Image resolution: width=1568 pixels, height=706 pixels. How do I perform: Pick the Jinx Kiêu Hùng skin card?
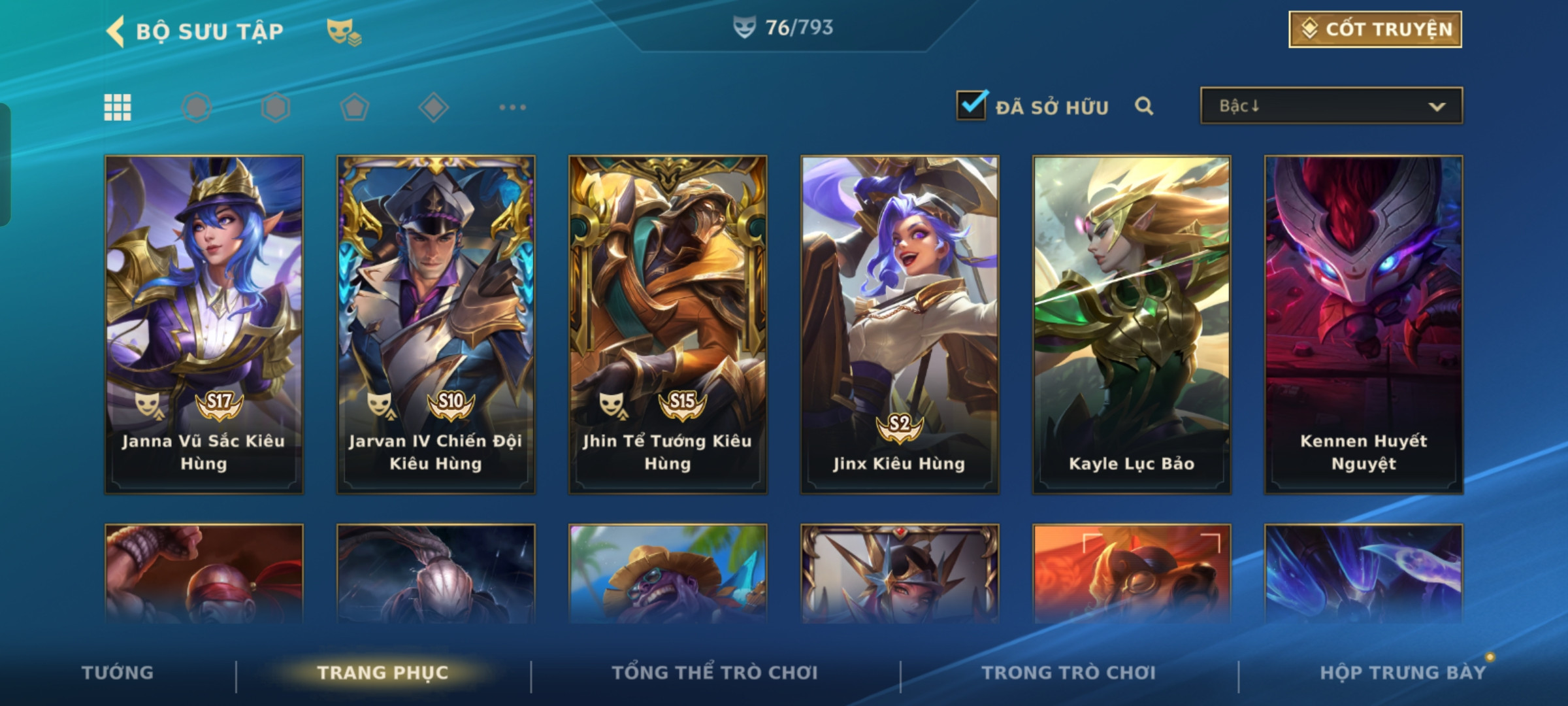[900, 324]
